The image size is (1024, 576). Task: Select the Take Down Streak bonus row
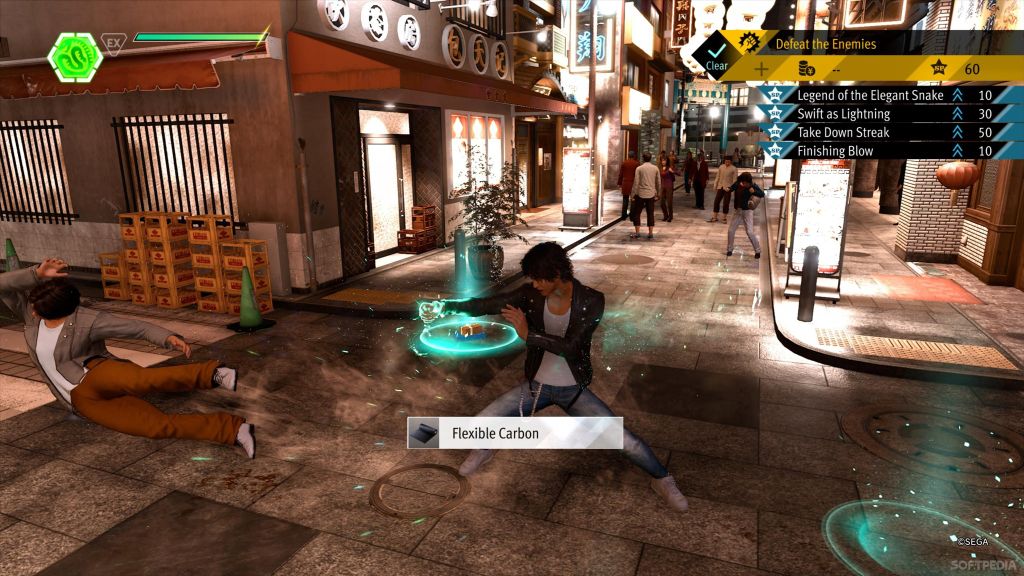tap(870, 132)
